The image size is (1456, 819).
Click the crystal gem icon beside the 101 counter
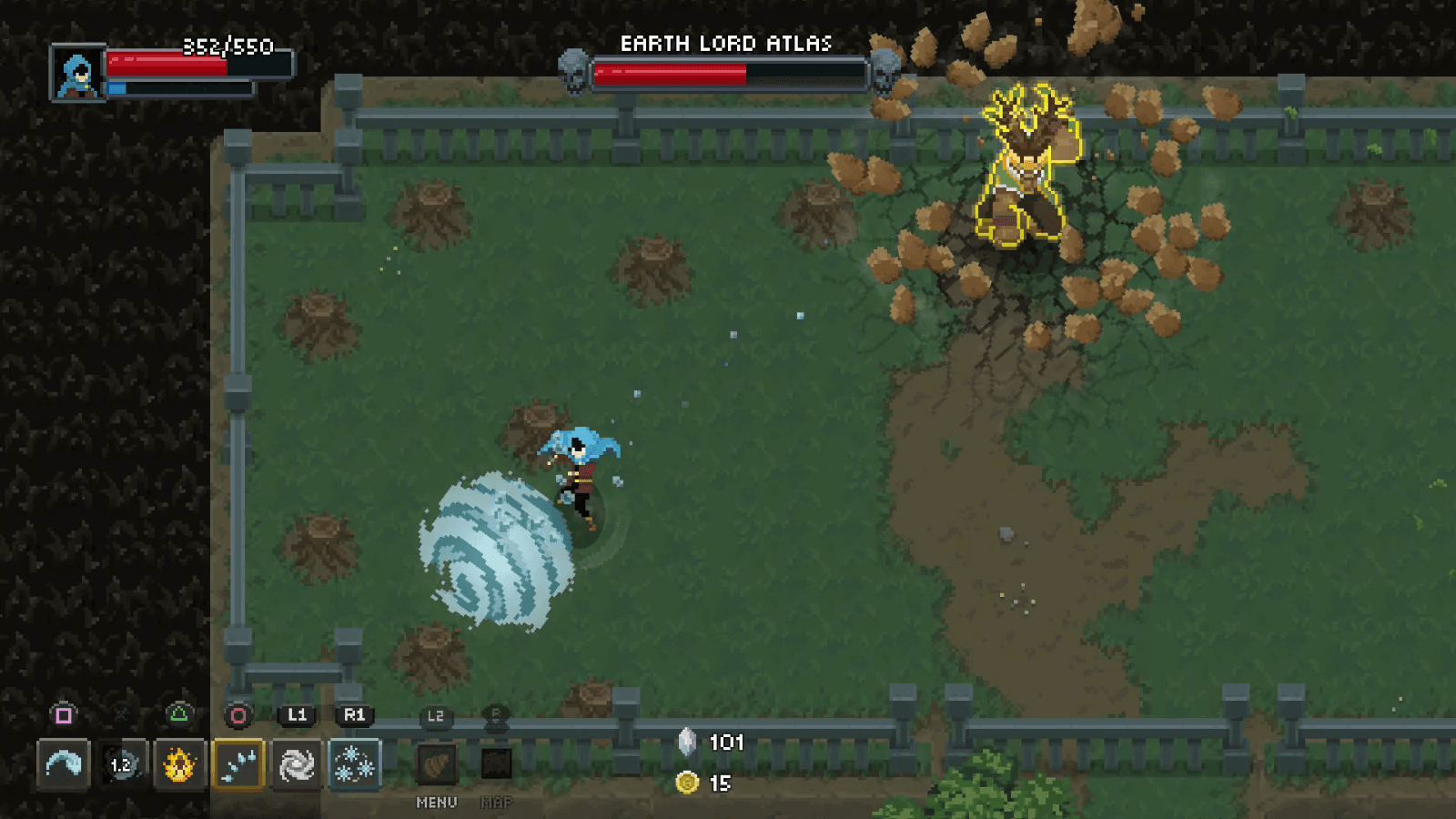pos(688,742)
